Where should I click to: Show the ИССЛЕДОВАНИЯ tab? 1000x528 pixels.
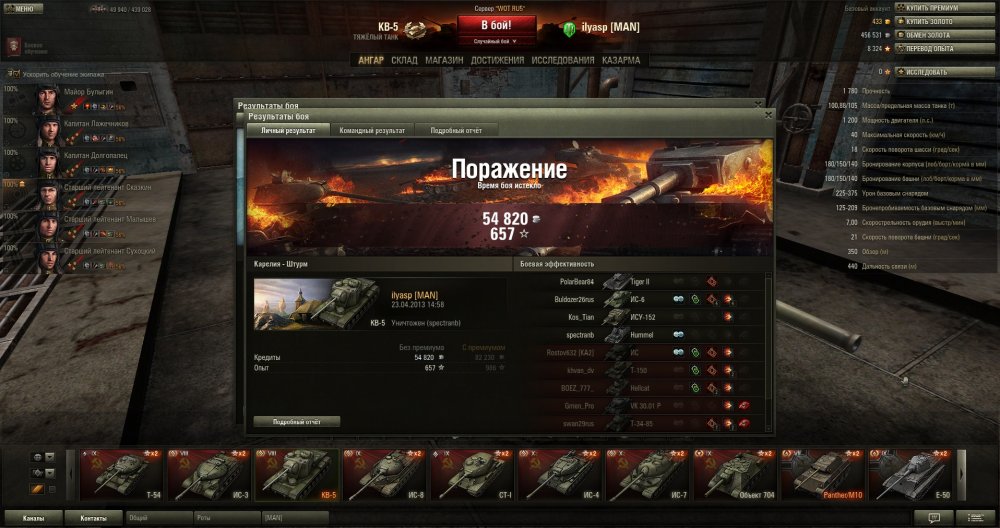point(563,60)
